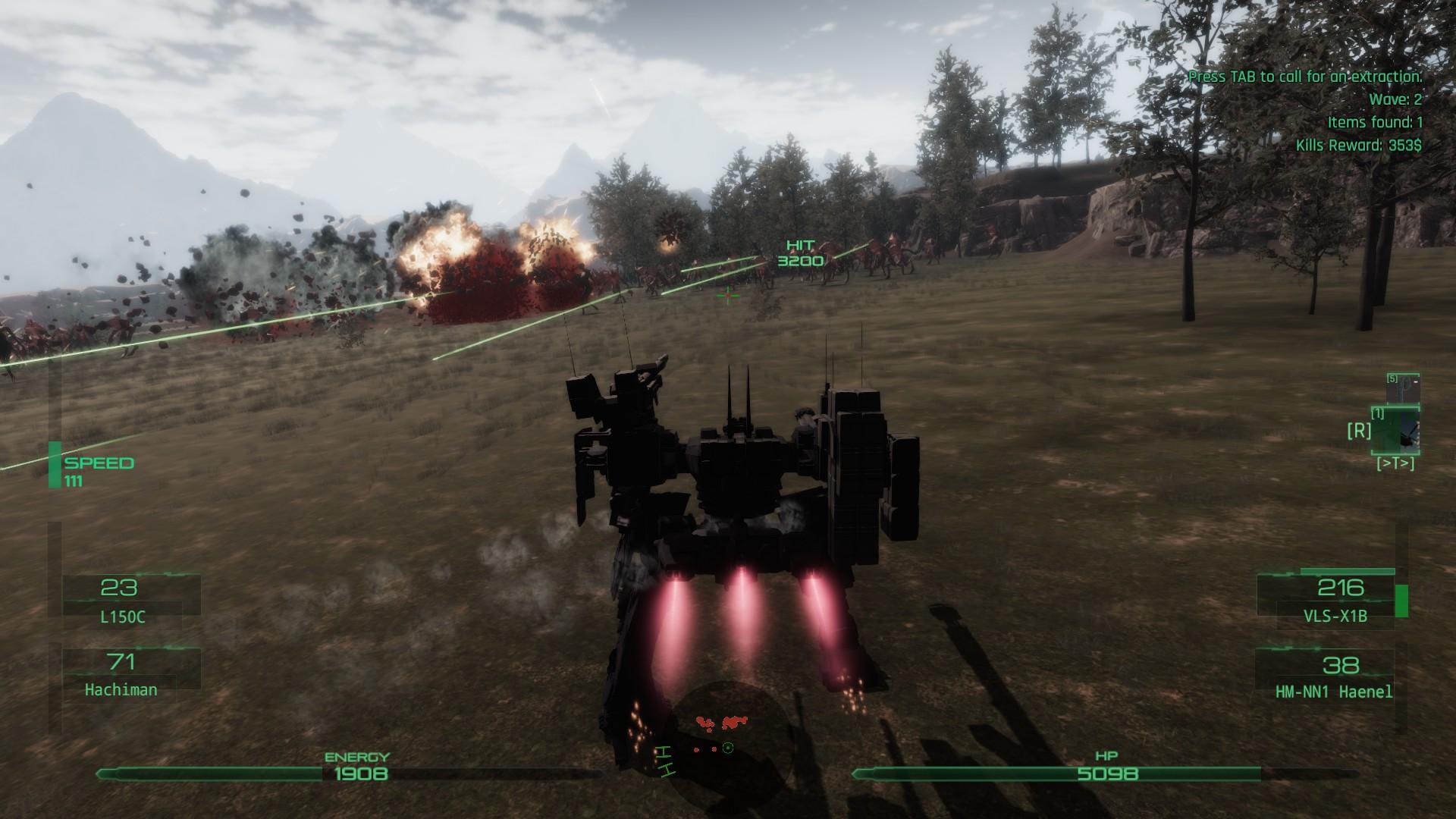
Task: Select the item slot numbered 5
Action: tap(1403, 388)
